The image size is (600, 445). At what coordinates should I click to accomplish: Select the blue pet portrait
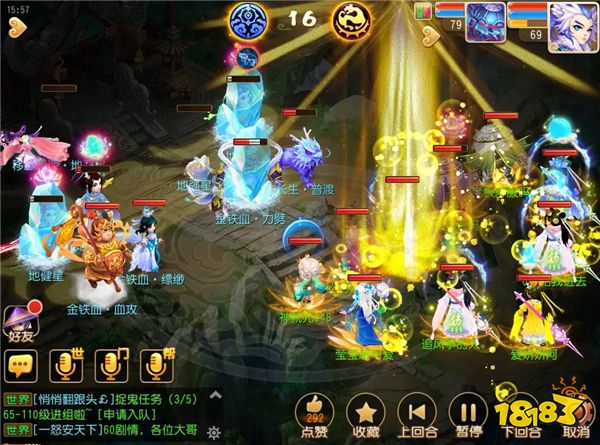coord(485,22)
